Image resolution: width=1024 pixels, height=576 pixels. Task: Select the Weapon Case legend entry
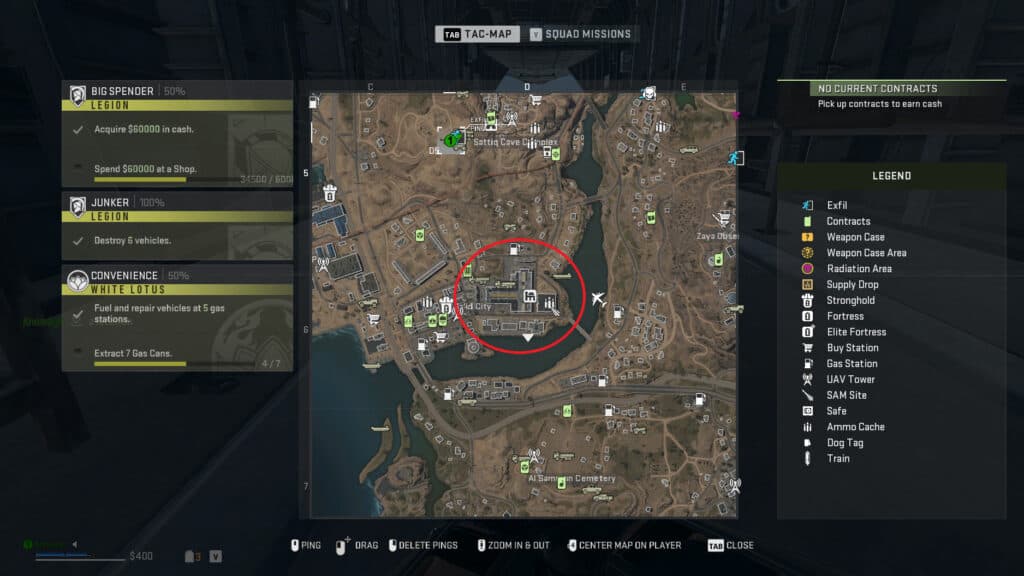(x=855, y=237)
